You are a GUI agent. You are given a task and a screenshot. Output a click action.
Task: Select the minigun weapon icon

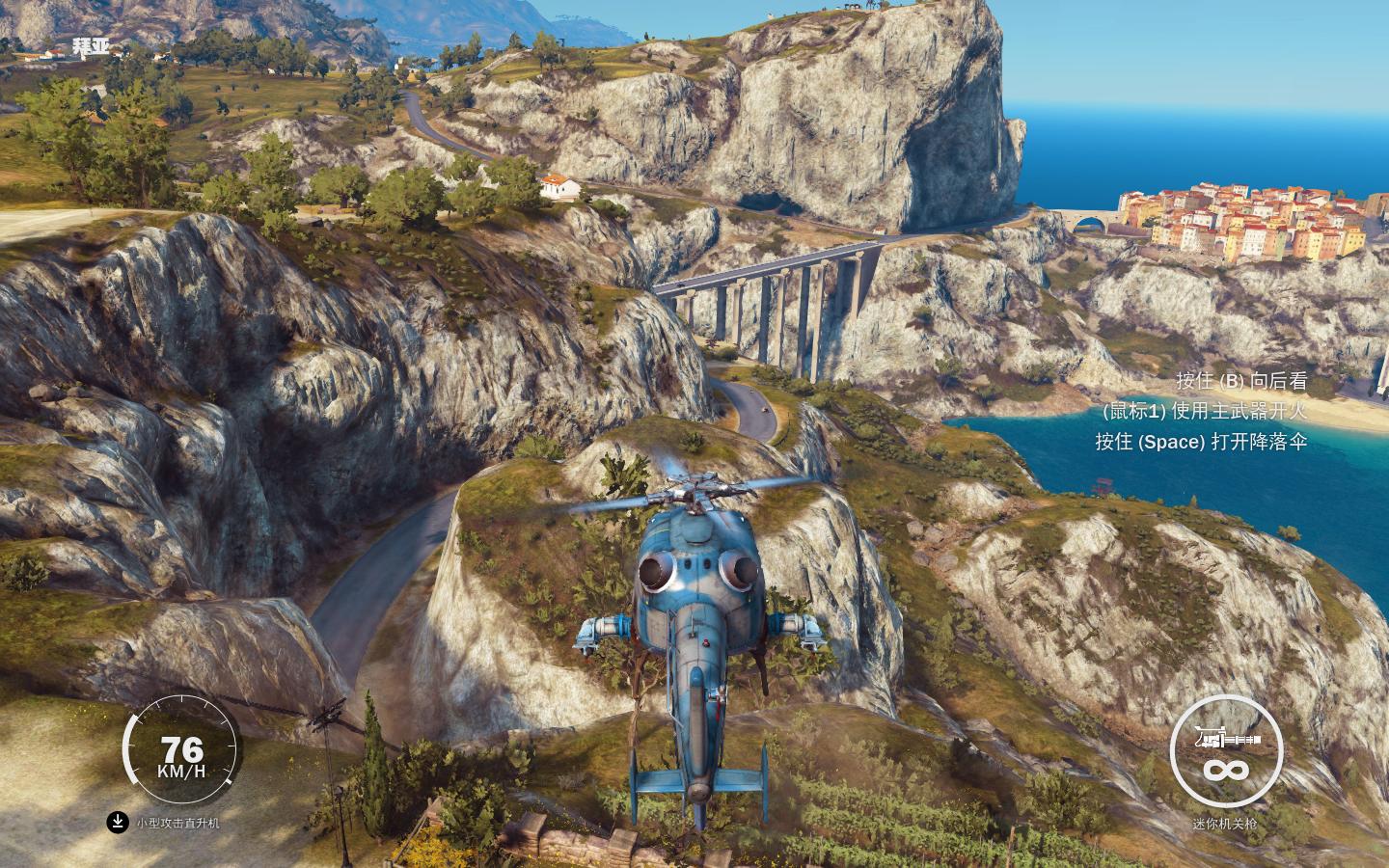[x=1226, y=741]
